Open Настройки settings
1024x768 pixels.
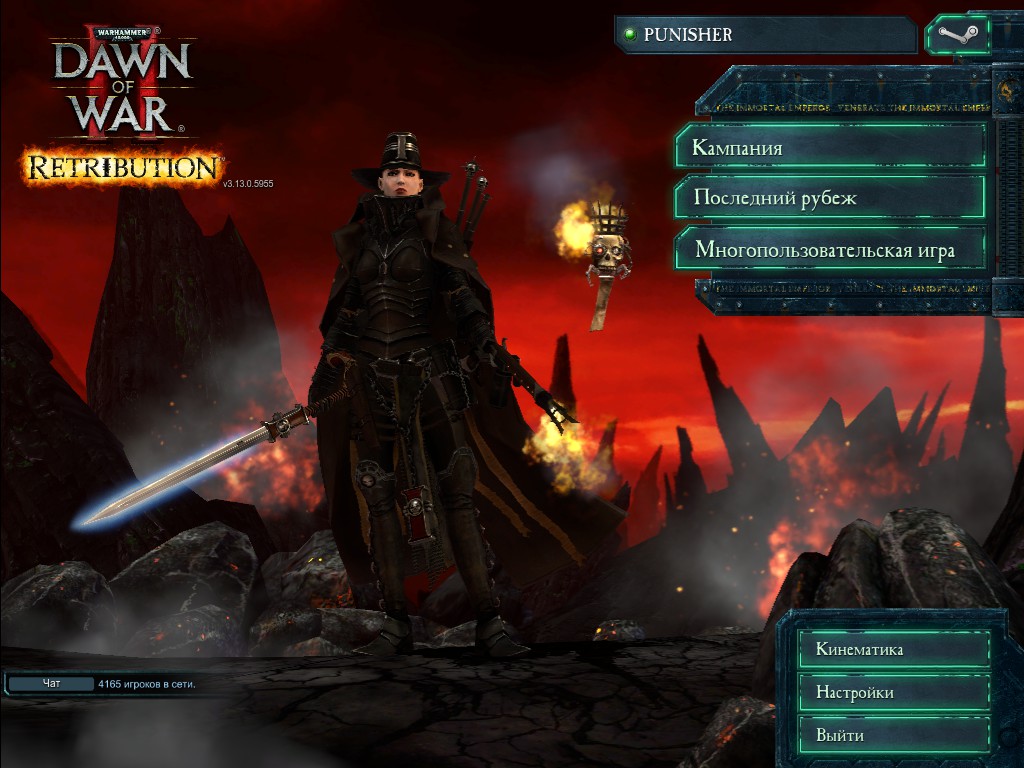pyautogui.click(x=895, y=692)
